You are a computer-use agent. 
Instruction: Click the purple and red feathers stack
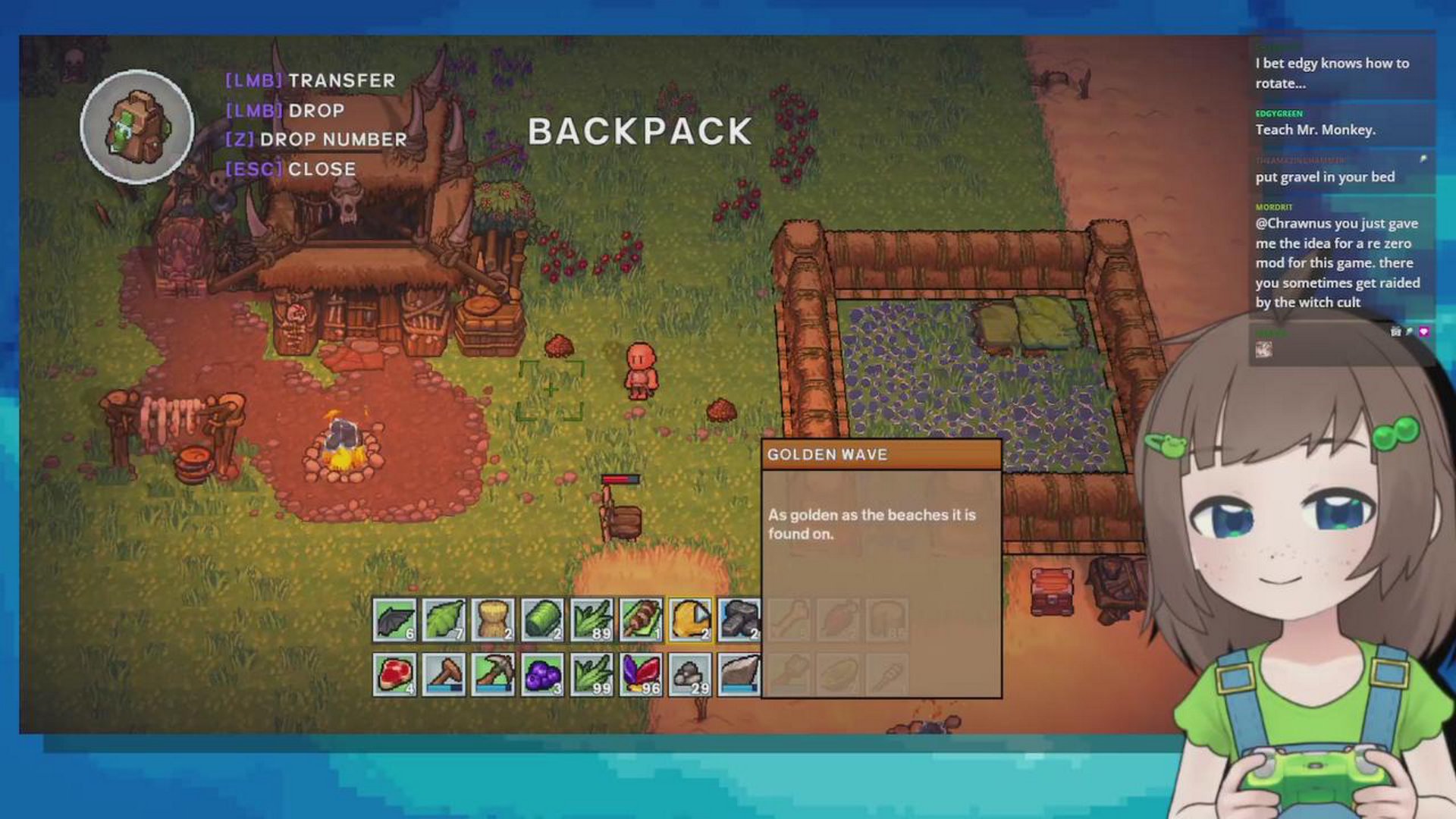(x=641, y=674)
